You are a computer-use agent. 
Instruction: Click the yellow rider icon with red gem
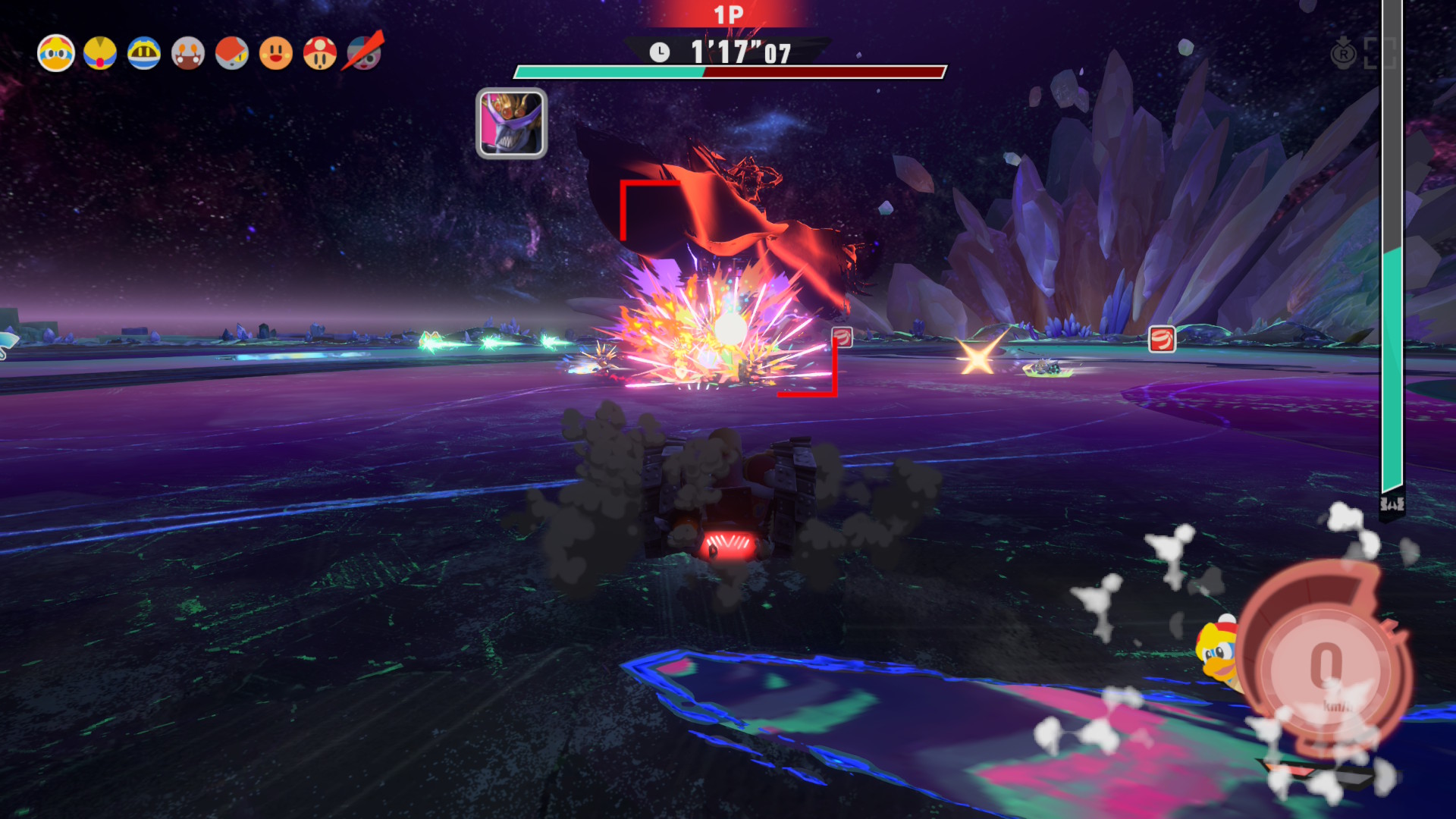[100, 54]
